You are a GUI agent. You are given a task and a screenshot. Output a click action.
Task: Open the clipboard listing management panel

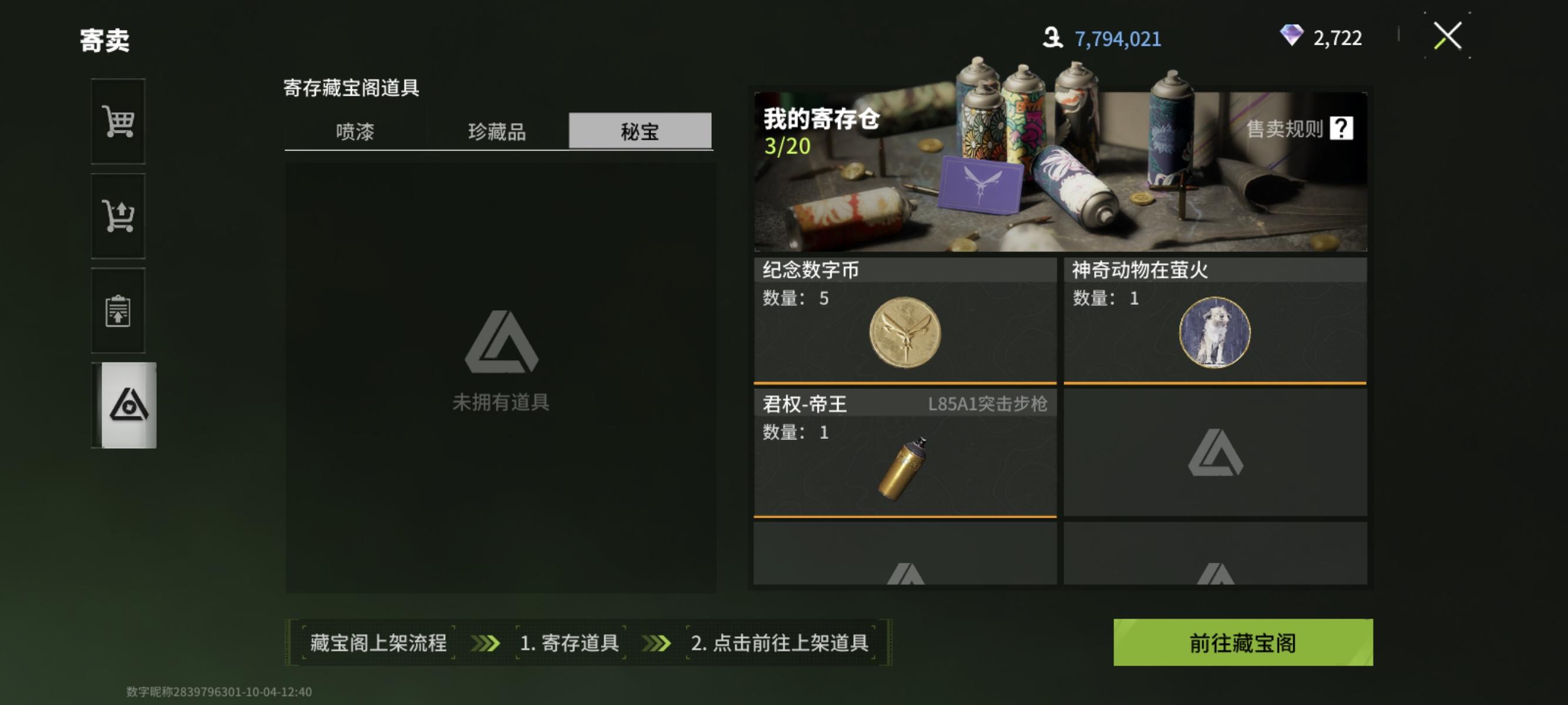(x=119, y=310)
